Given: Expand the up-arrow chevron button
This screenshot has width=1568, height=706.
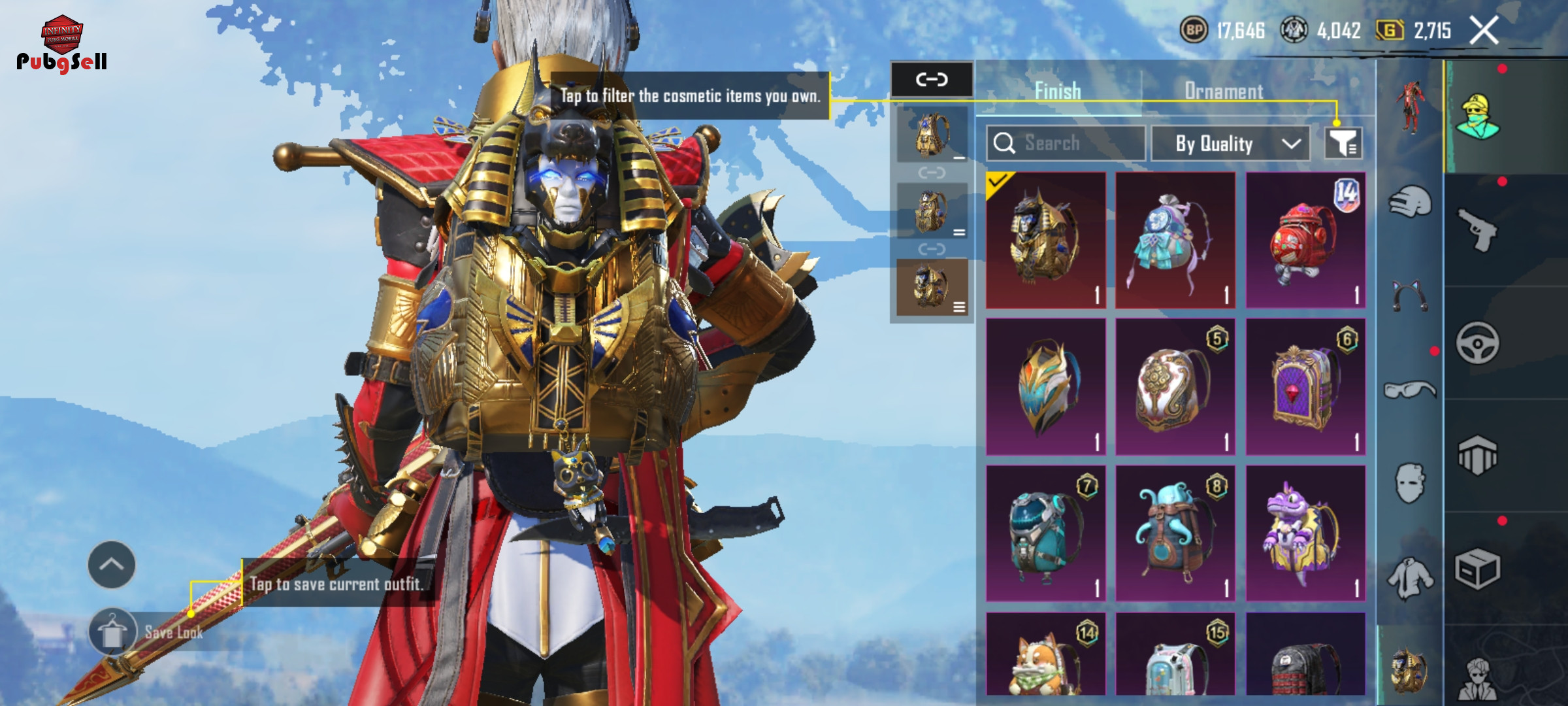Looking at the screenshot, I should click(x=112, y=564).
